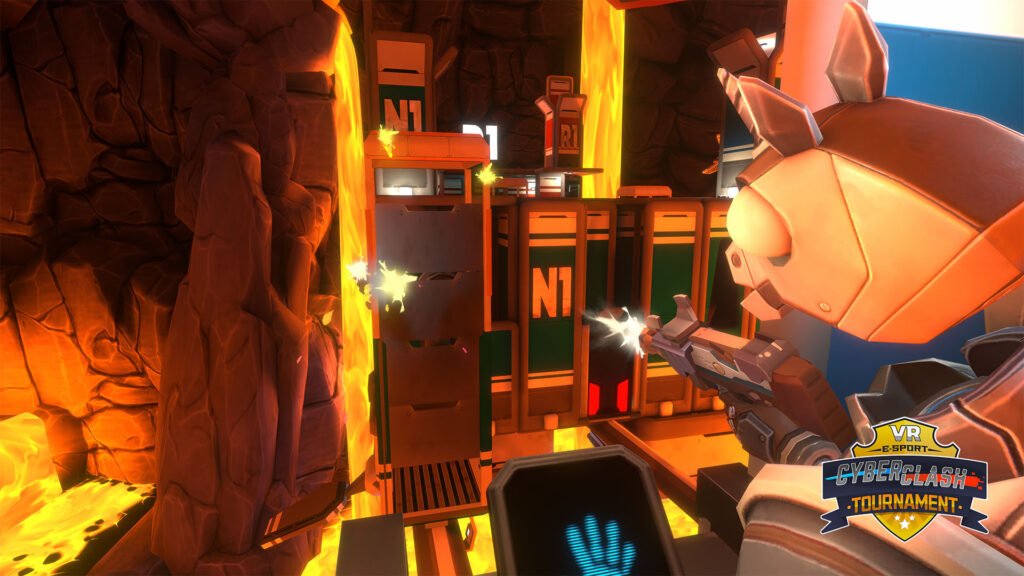Click the CyberClash Tournament logo badge

coord(904,478)
